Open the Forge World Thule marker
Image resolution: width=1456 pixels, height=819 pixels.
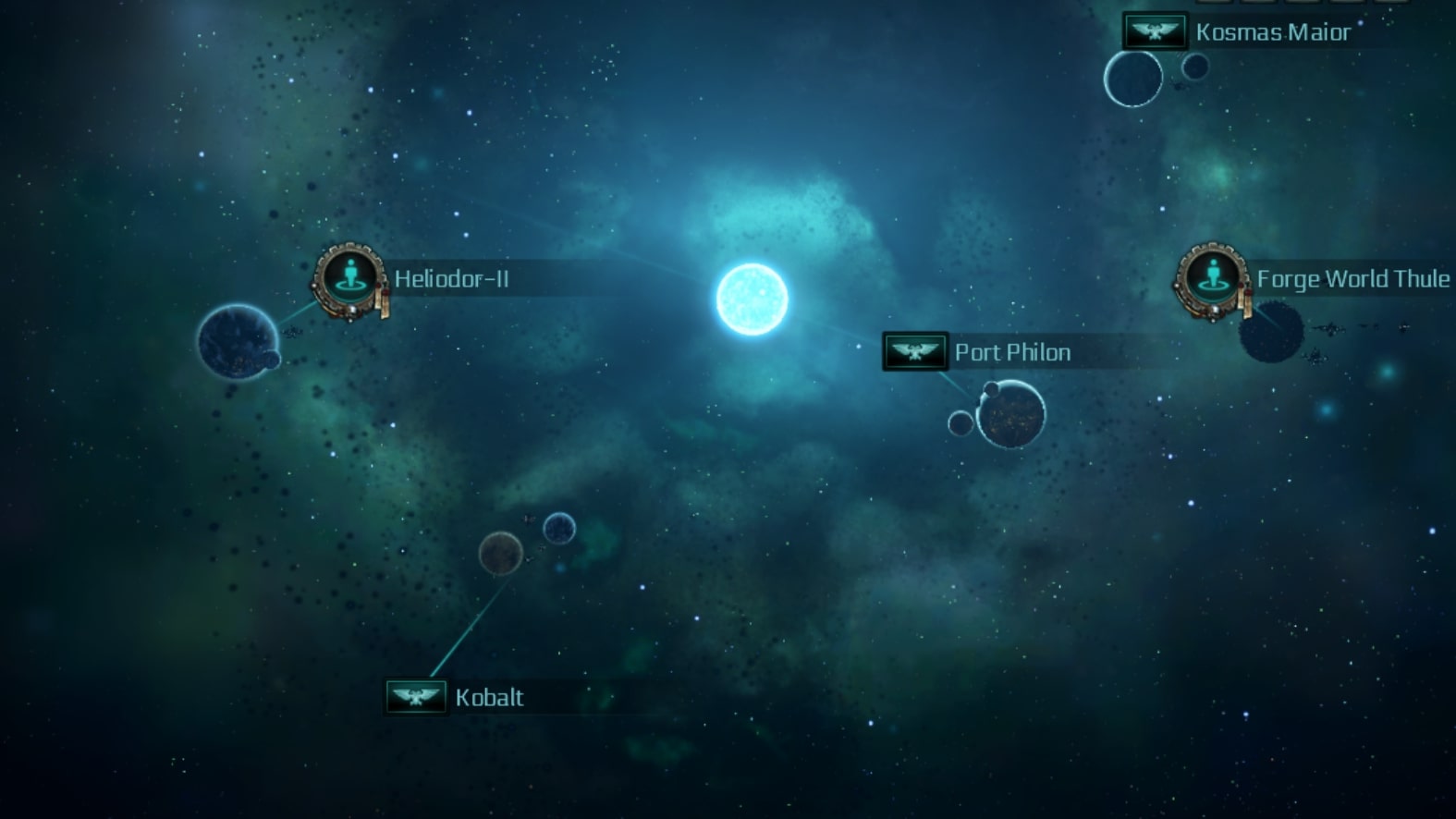pos(1211,276)
